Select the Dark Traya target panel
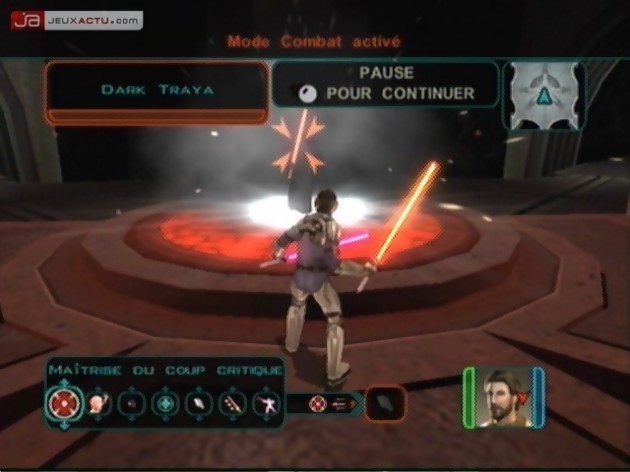Image resolution: width=630 pixels, height=472 pixels. [157, 90]
